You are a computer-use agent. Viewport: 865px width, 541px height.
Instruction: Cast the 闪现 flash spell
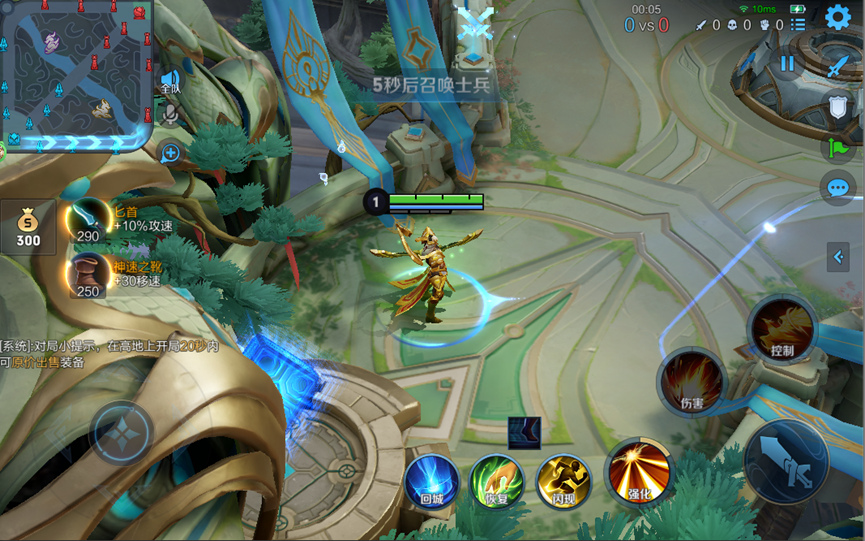(563, 481)
